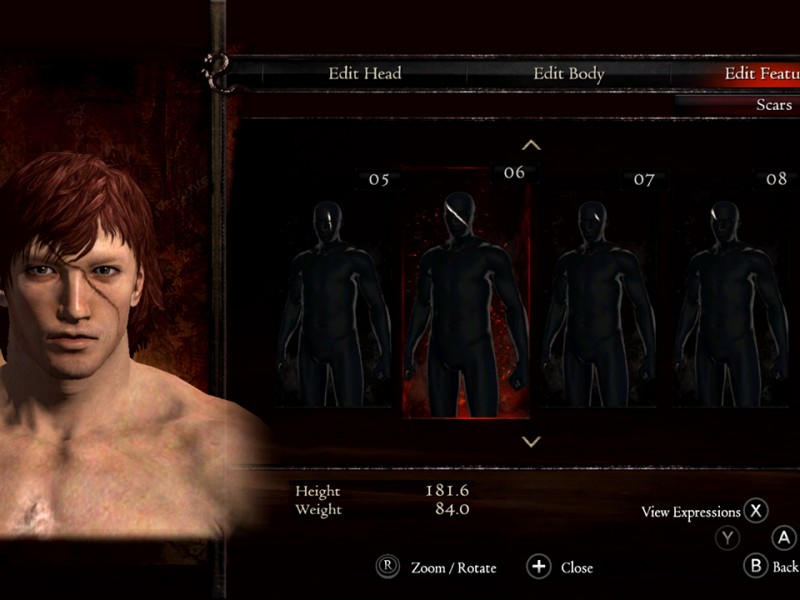
Task: Click the up arrow above scar options
Action: click(x=532, y=145)
